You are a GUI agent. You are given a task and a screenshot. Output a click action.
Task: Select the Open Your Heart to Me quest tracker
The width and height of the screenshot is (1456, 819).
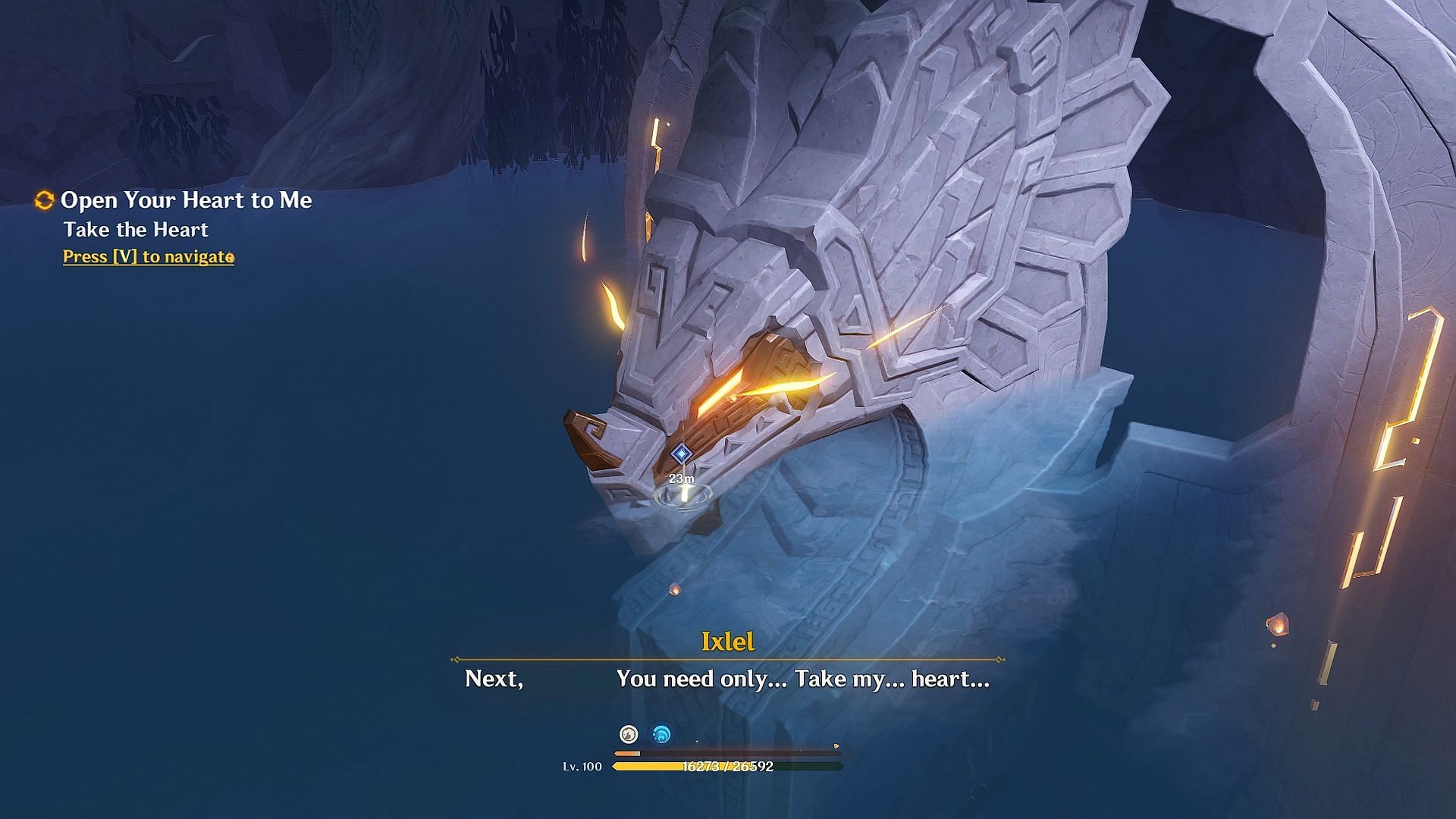[186, 200]
